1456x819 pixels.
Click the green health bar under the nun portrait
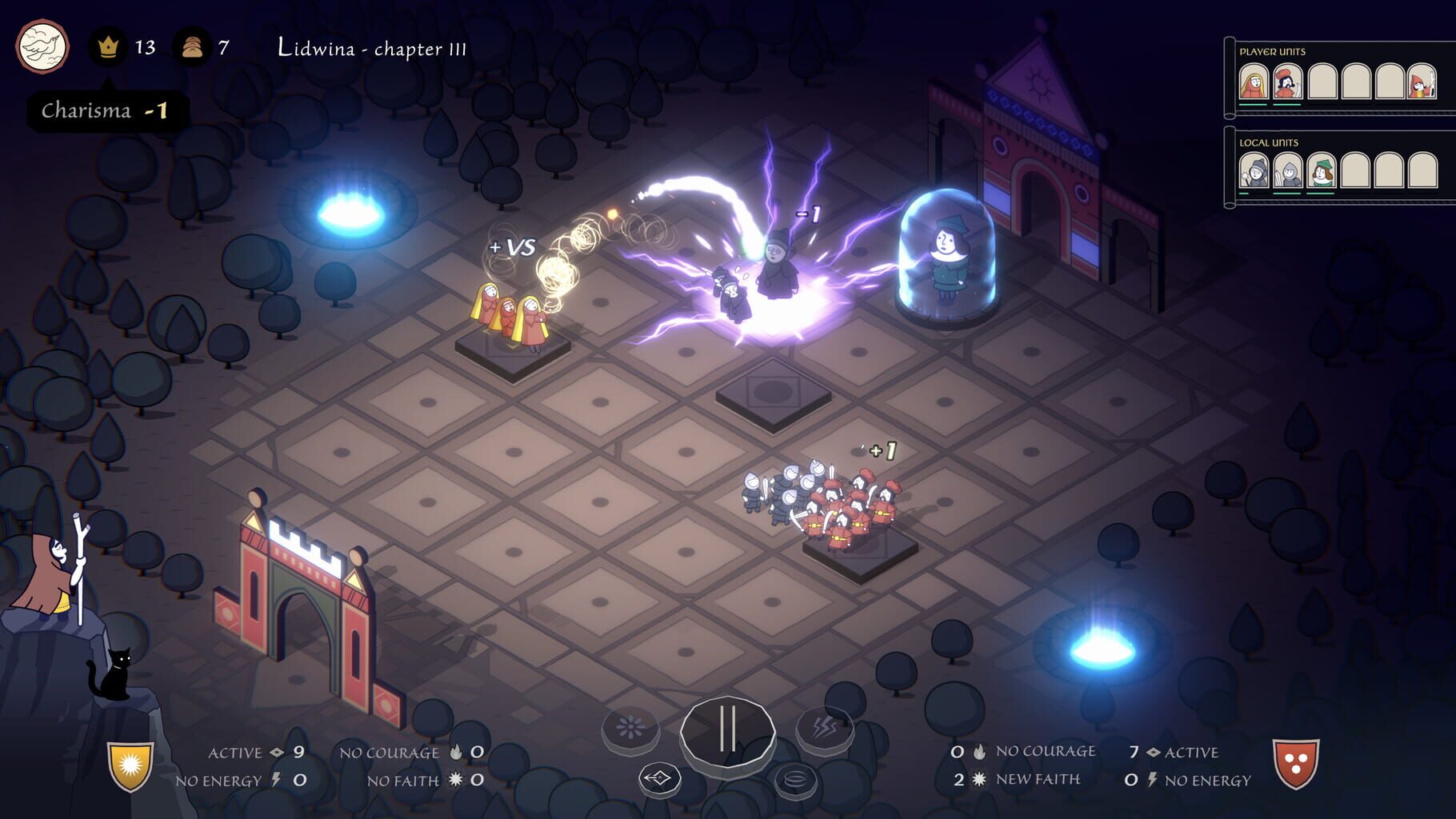(1253, 104)
